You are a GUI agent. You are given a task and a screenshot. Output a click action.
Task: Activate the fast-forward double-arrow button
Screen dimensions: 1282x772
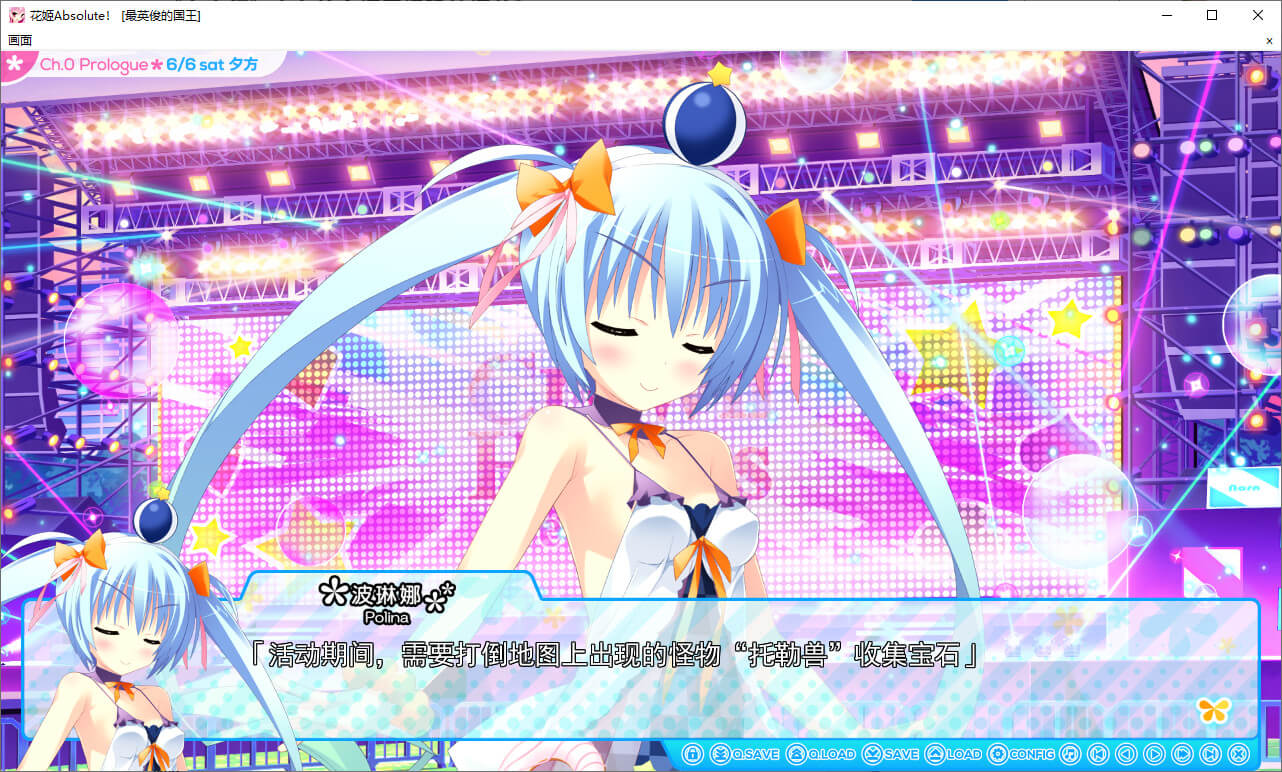(1182, 754)
